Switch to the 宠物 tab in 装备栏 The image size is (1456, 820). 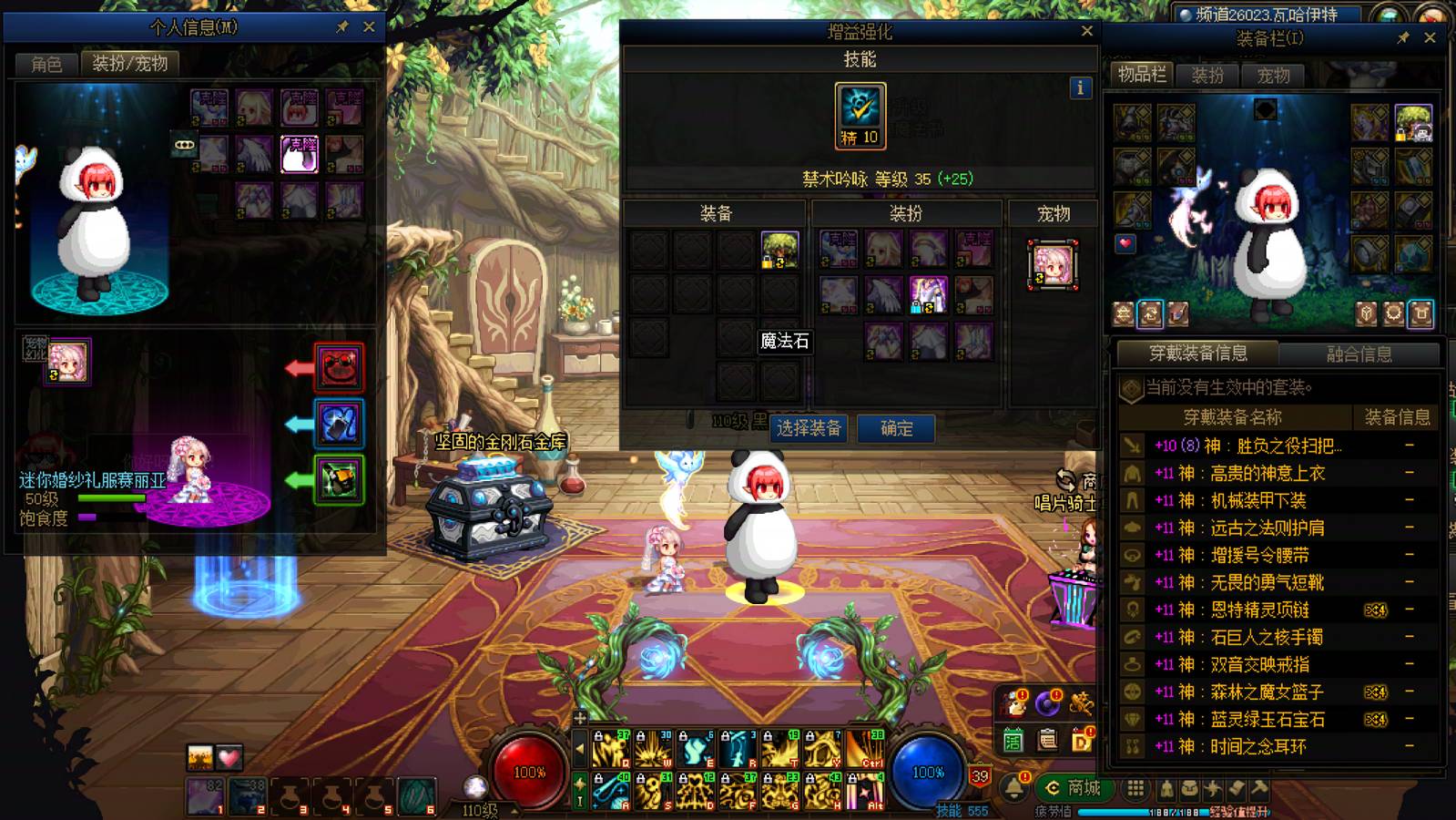pyautogui.click(x=1273, y=76)
